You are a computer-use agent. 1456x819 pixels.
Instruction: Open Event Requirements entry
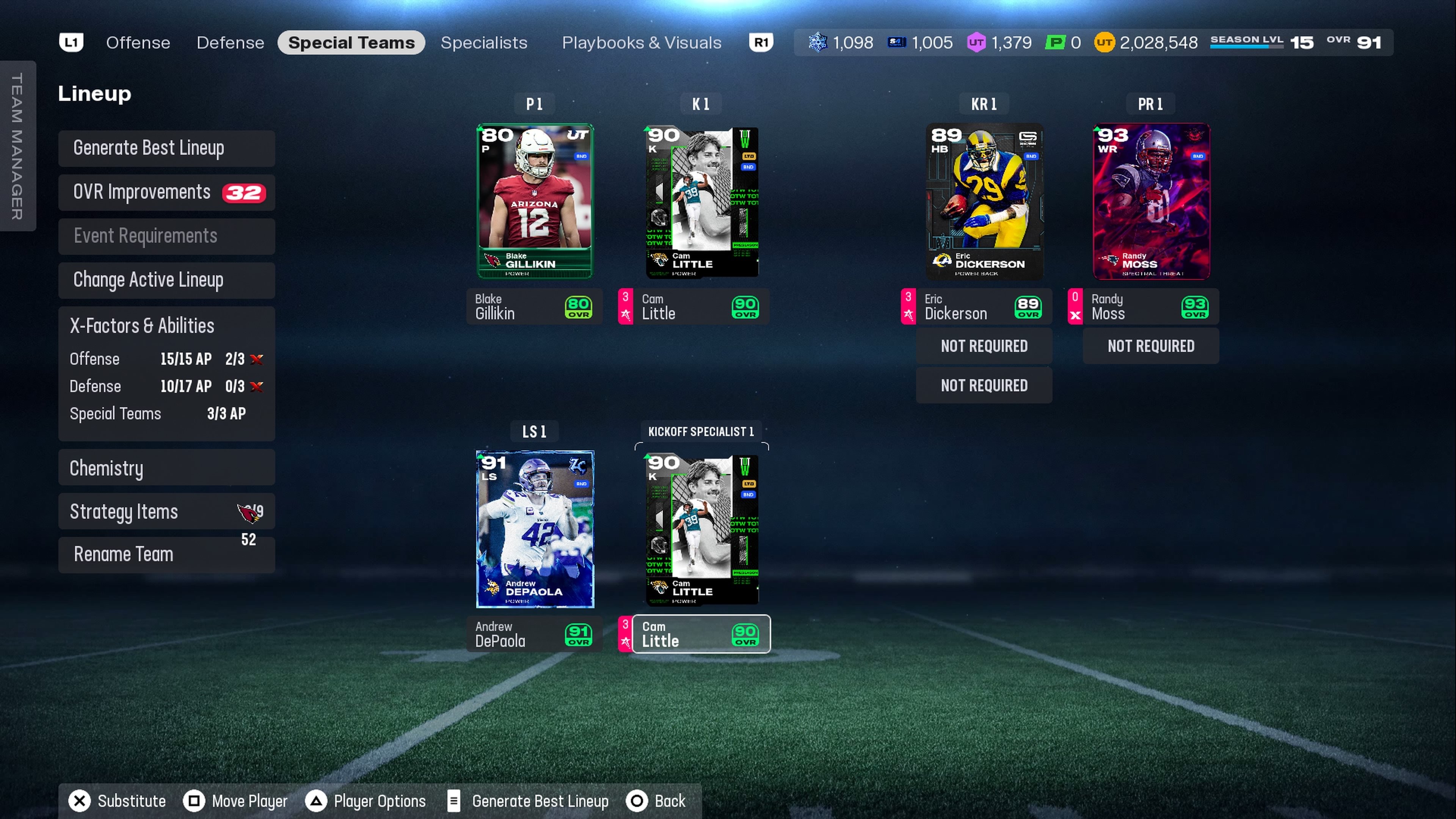[x=166, y=236]
